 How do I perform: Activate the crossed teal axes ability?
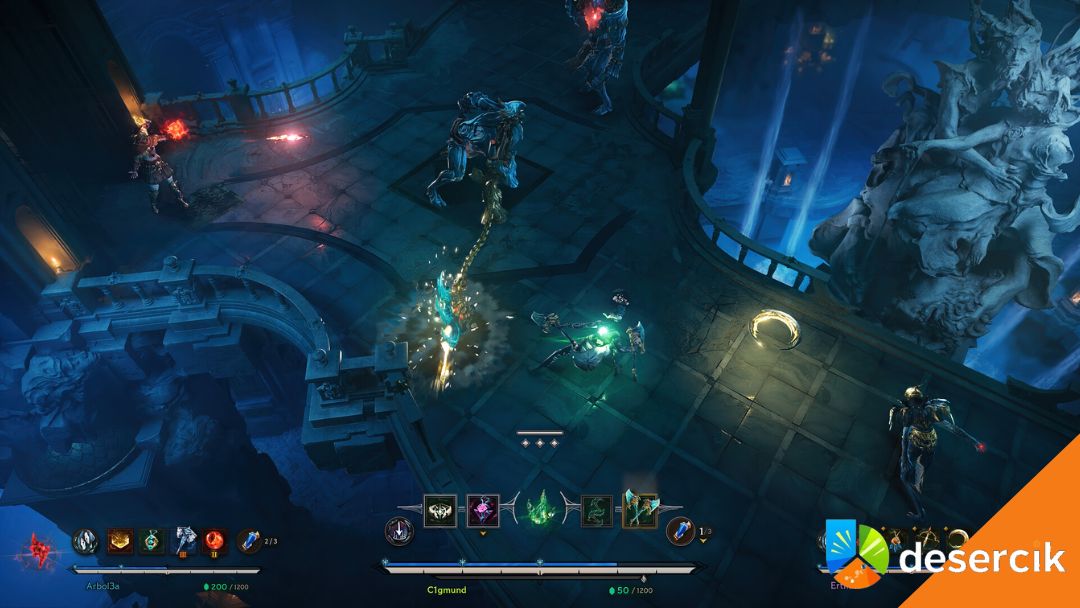point(640,510)
